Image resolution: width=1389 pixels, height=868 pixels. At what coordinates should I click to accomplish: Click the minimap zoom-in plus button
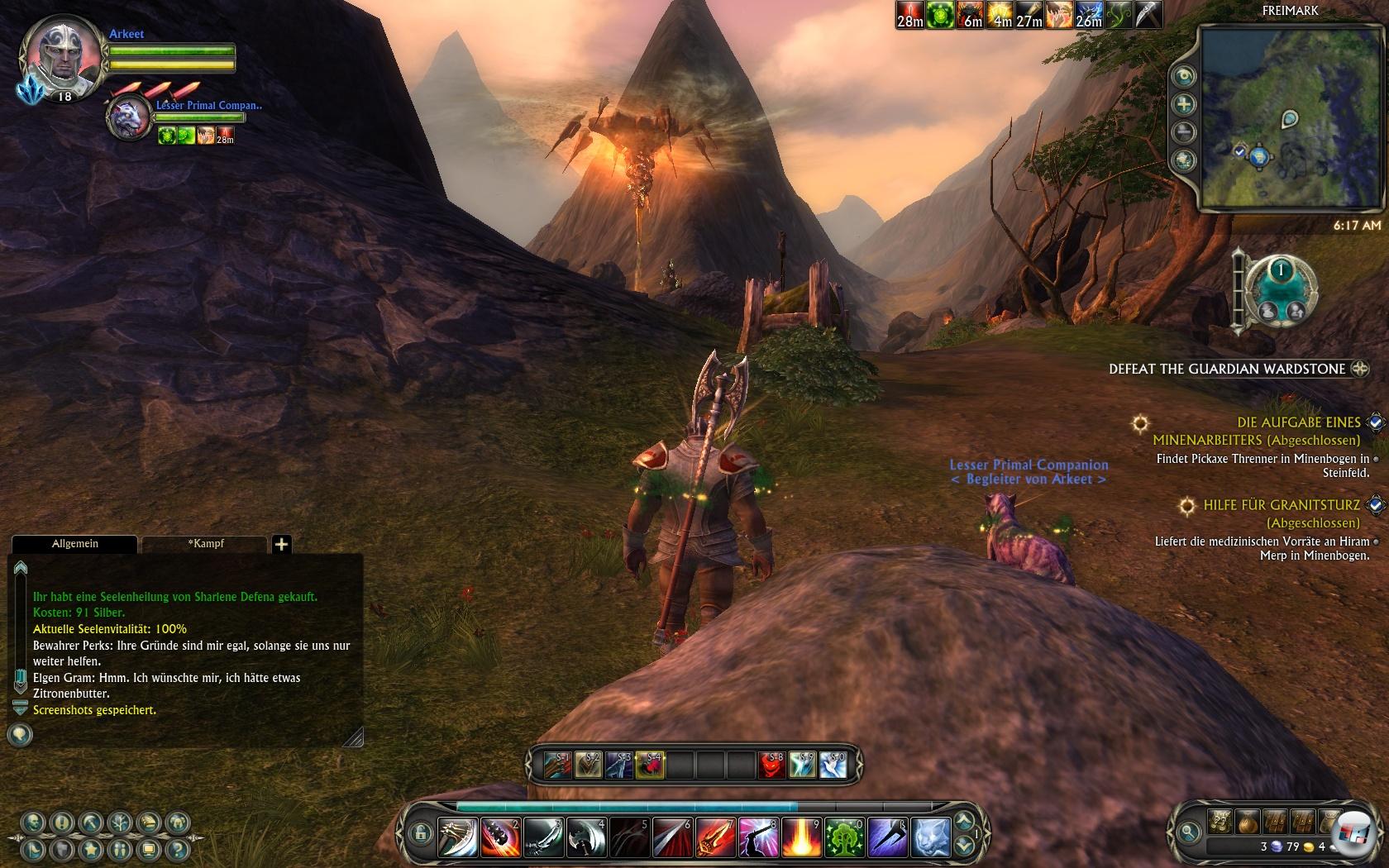[x=1185, y=104]
